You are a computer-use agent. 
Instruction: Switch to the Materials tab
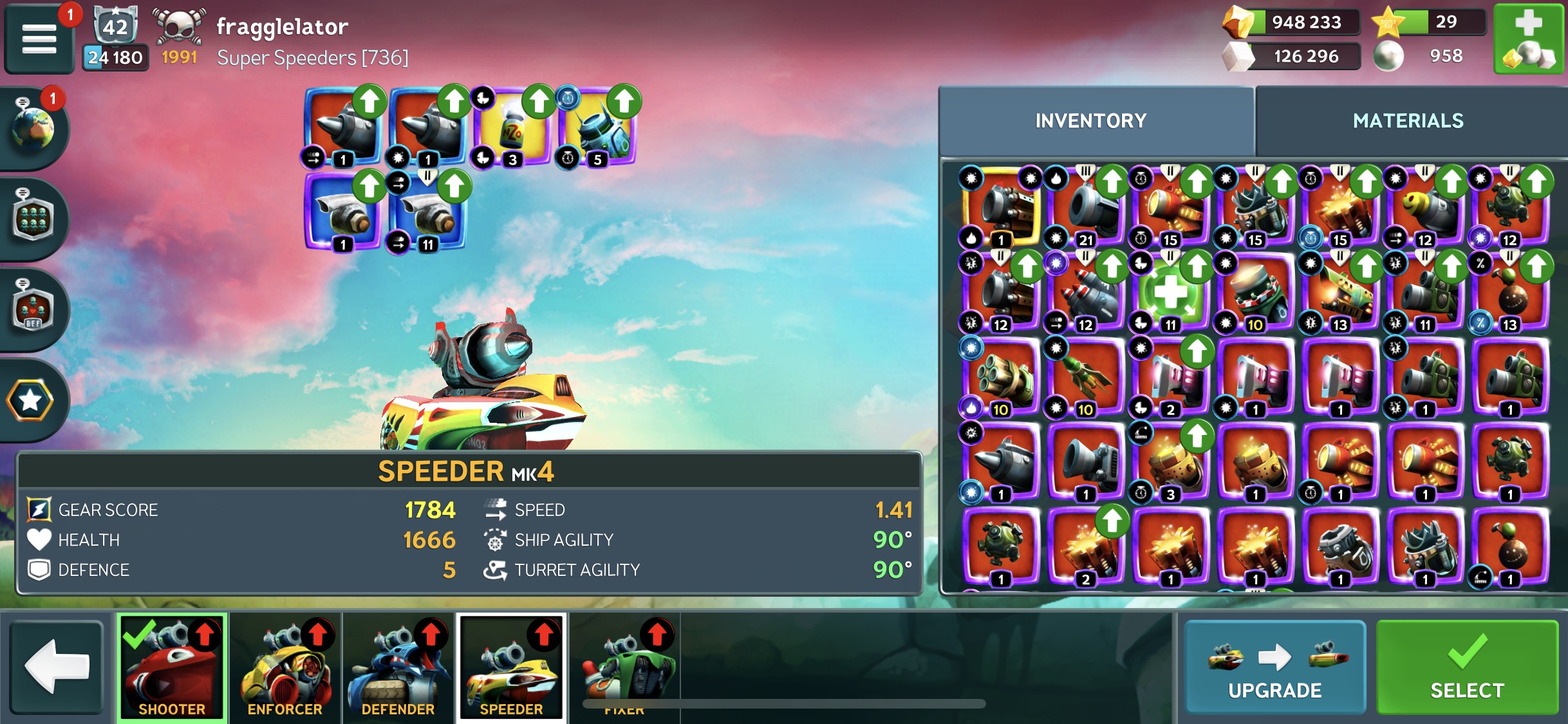pos(1408,121)
